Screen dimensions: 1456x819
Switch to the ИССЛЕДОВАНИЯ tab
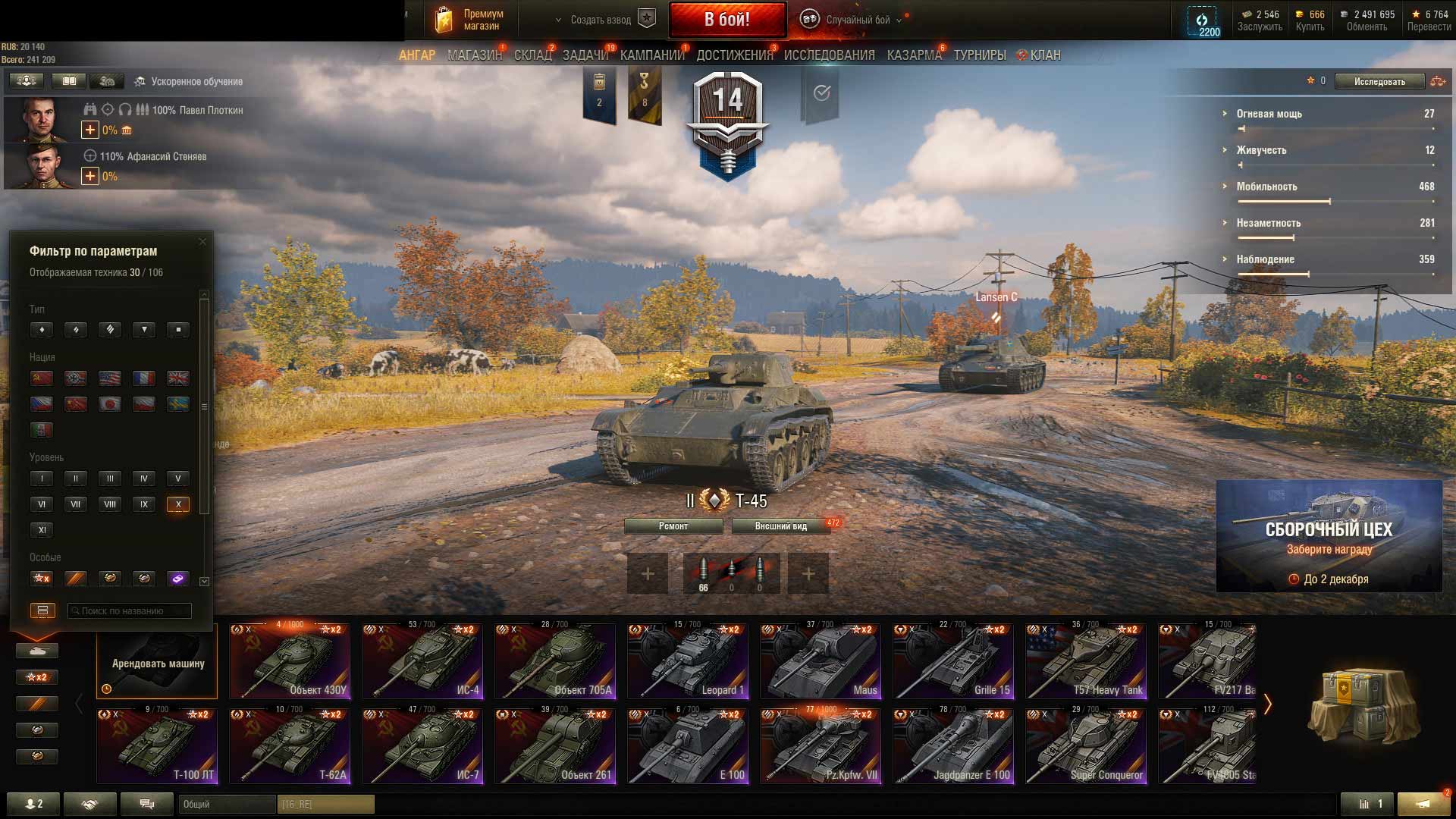coord(829,55)
